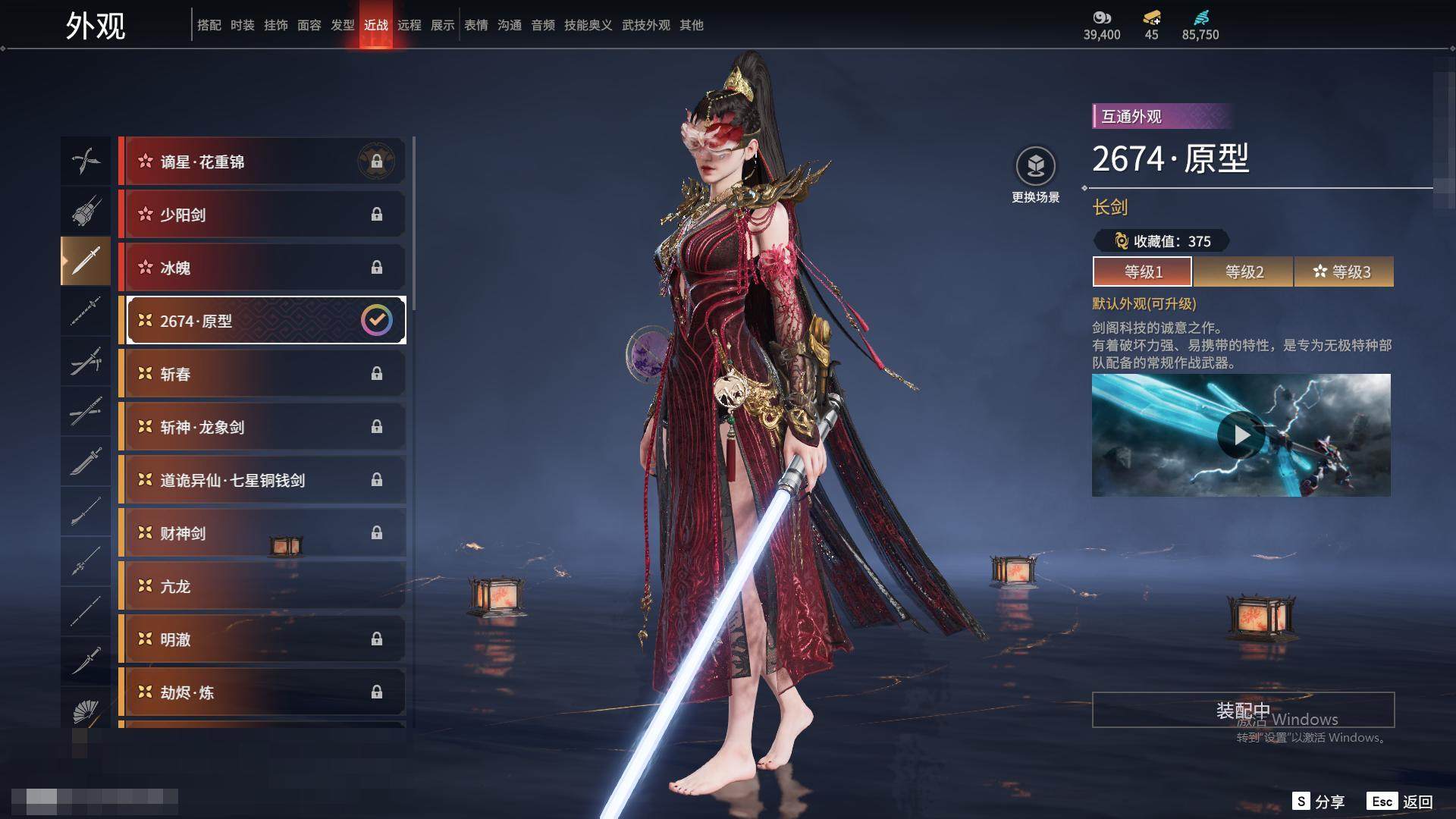Screen dimensions: 1456x819
Task: Open the 武技外观 tab
Action: point(646,25)
